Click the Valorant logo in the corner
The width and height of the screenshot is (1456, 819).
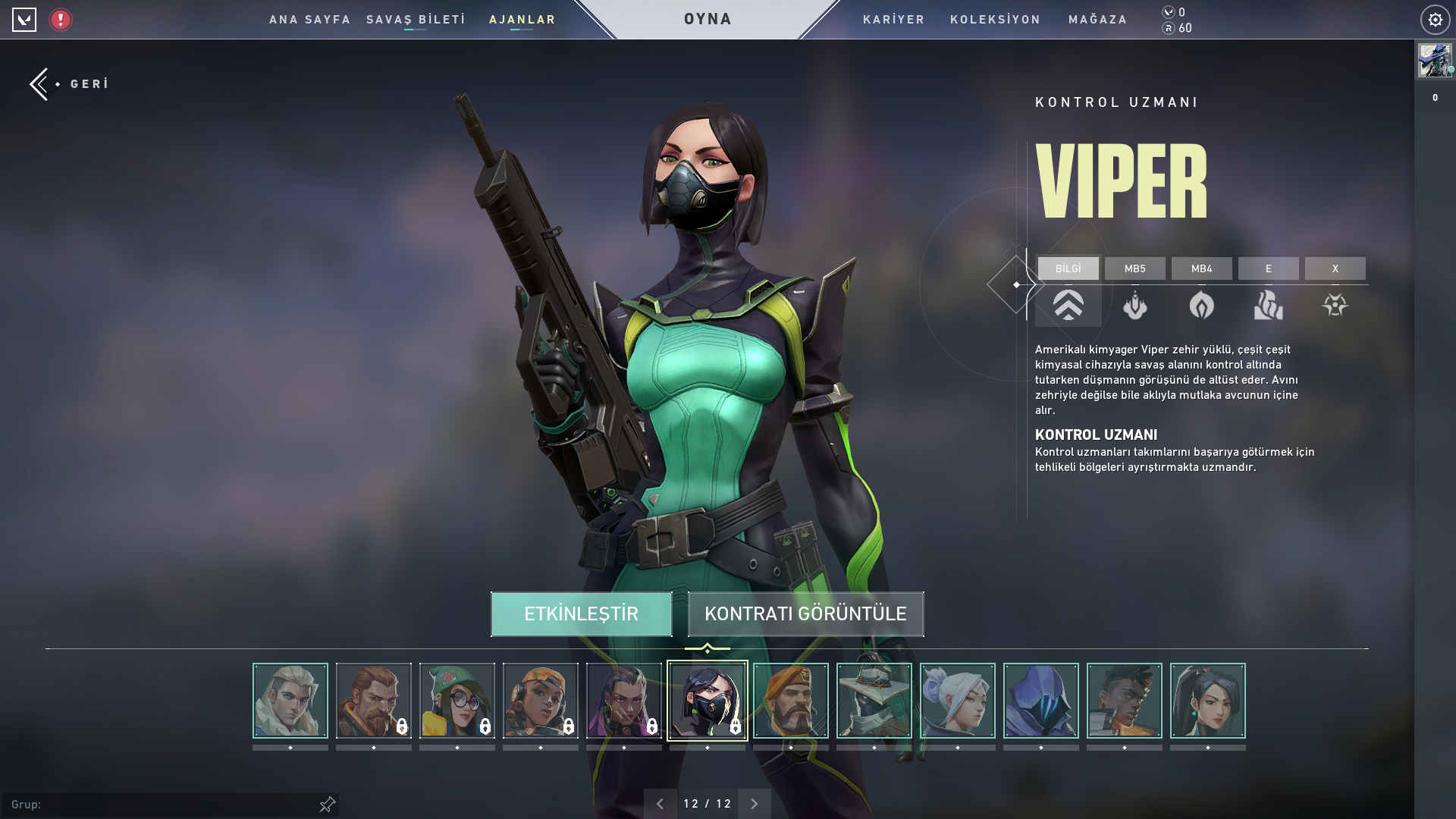26,20
